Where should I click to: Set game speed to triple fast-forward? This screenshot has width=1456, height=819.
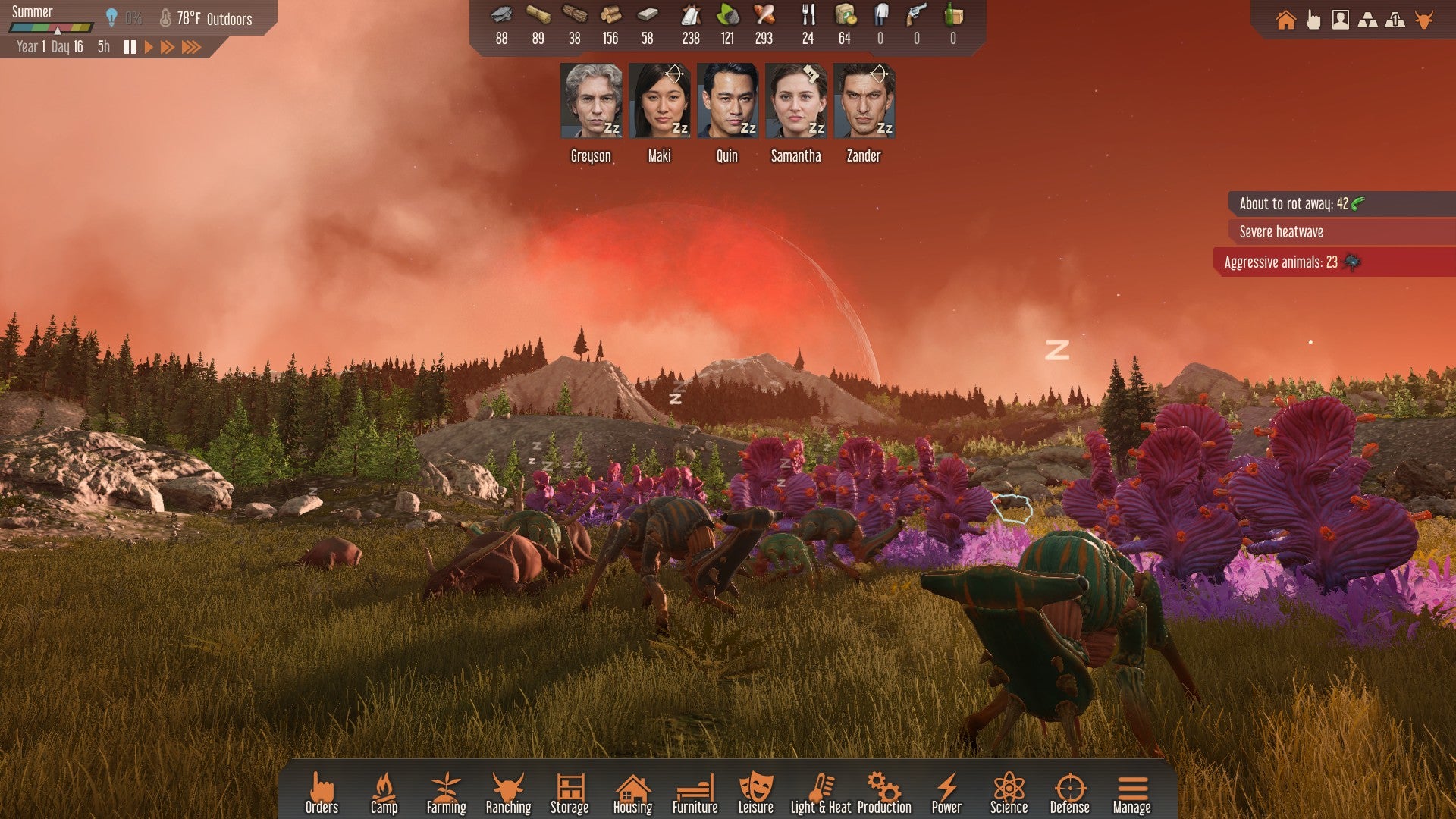pyautogui.click(x=191, y=47)
